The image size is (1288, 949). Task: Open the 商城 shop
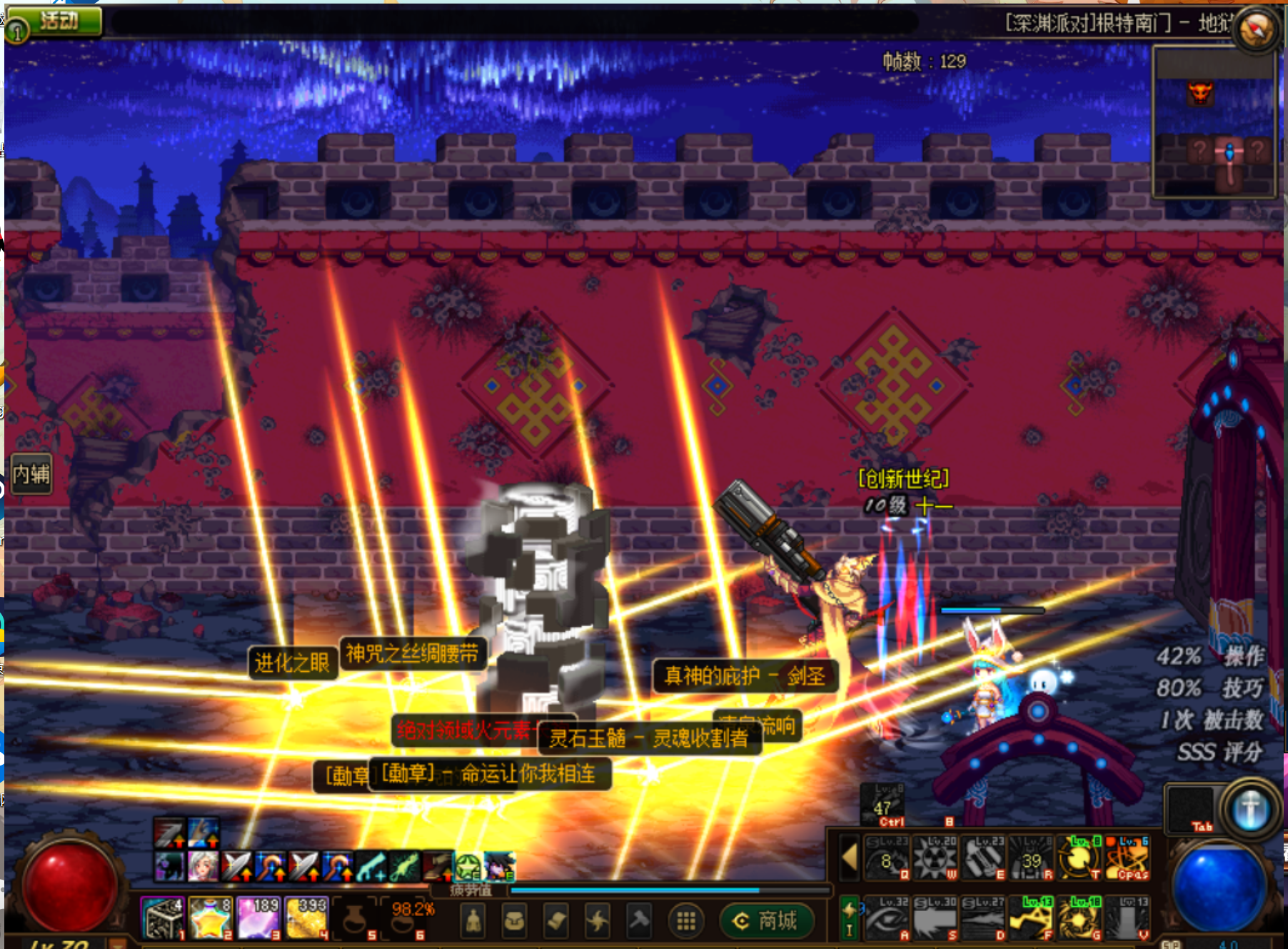coord(767,921)
